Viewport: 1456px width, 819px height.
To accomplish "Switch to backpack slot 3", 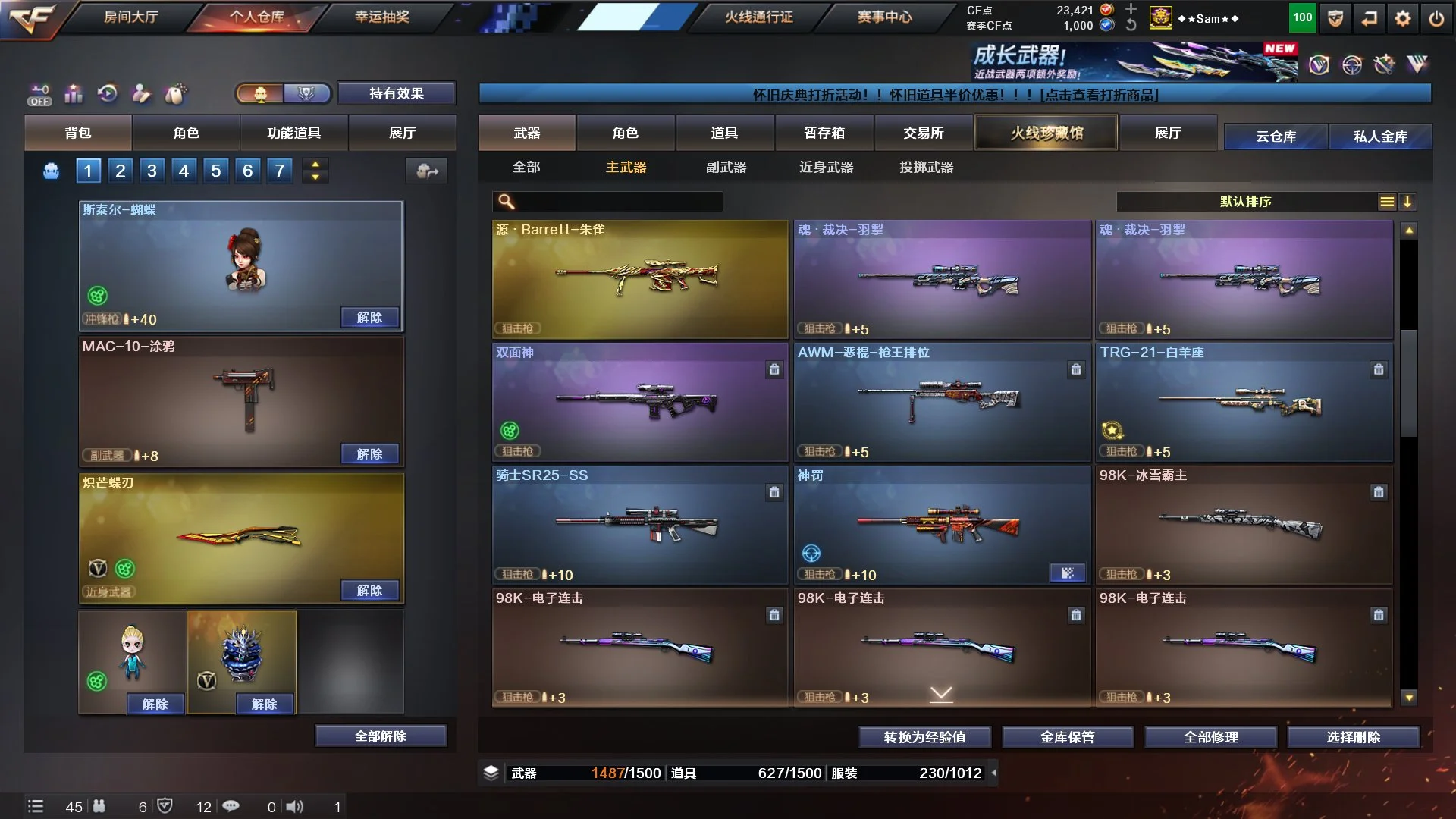I will [152, 171].
